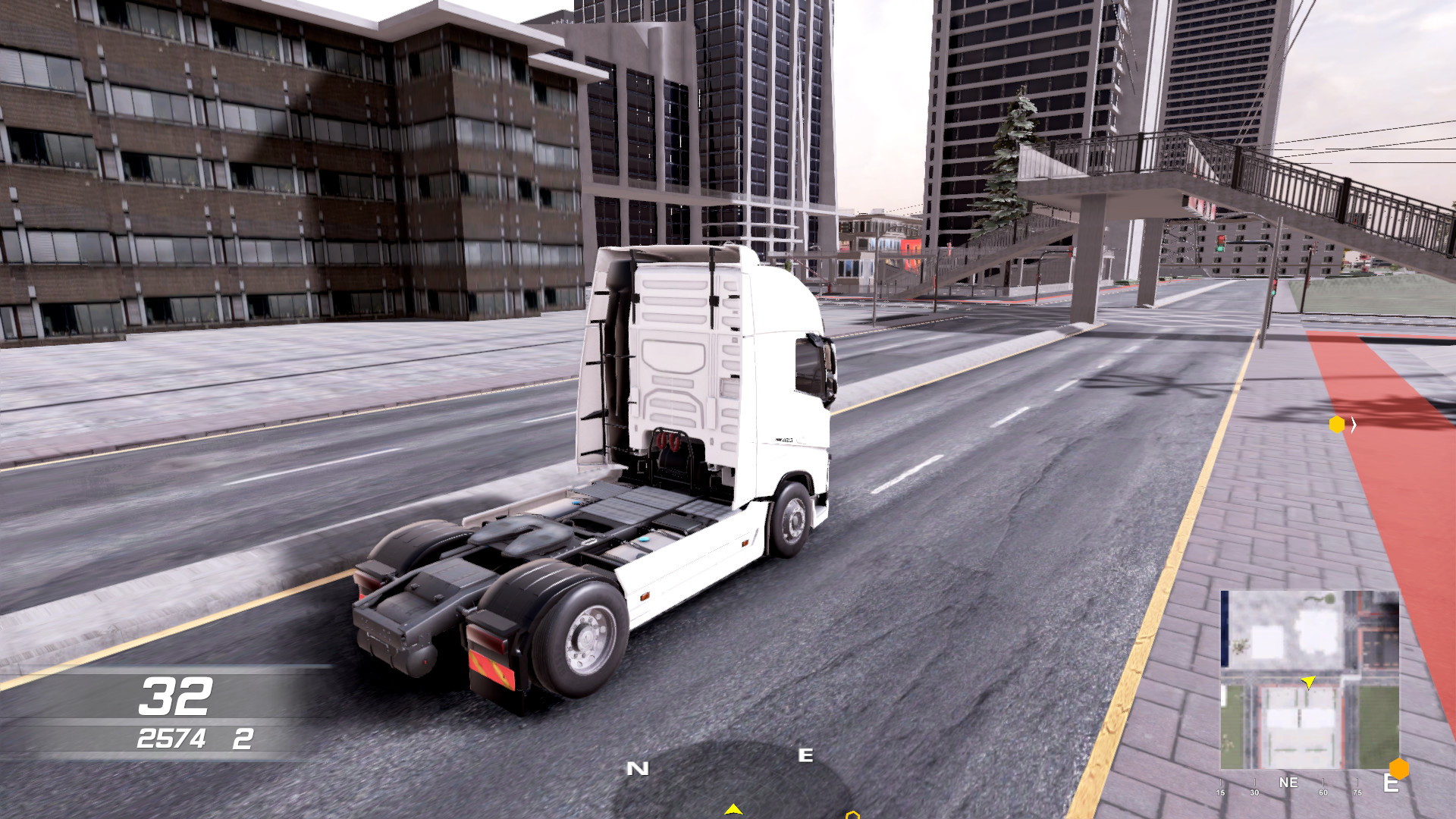Click the orange waypoint hexagon on the minimap
Viewport: 1456px width, 819px height.
pyautogui.click(x=1400, y=767)
